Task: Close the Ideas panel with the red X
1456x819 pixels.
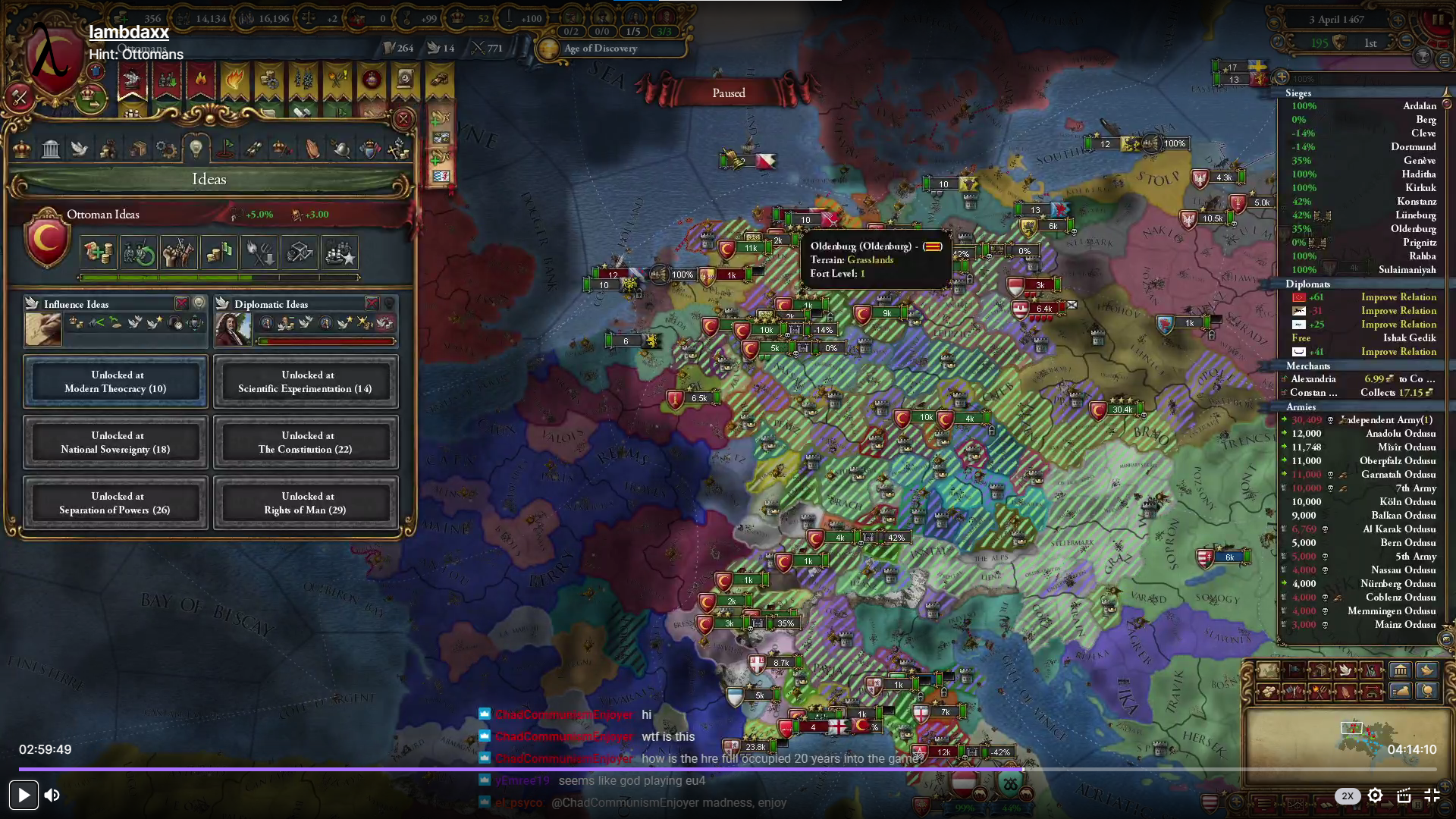Action: pos(403,119)
